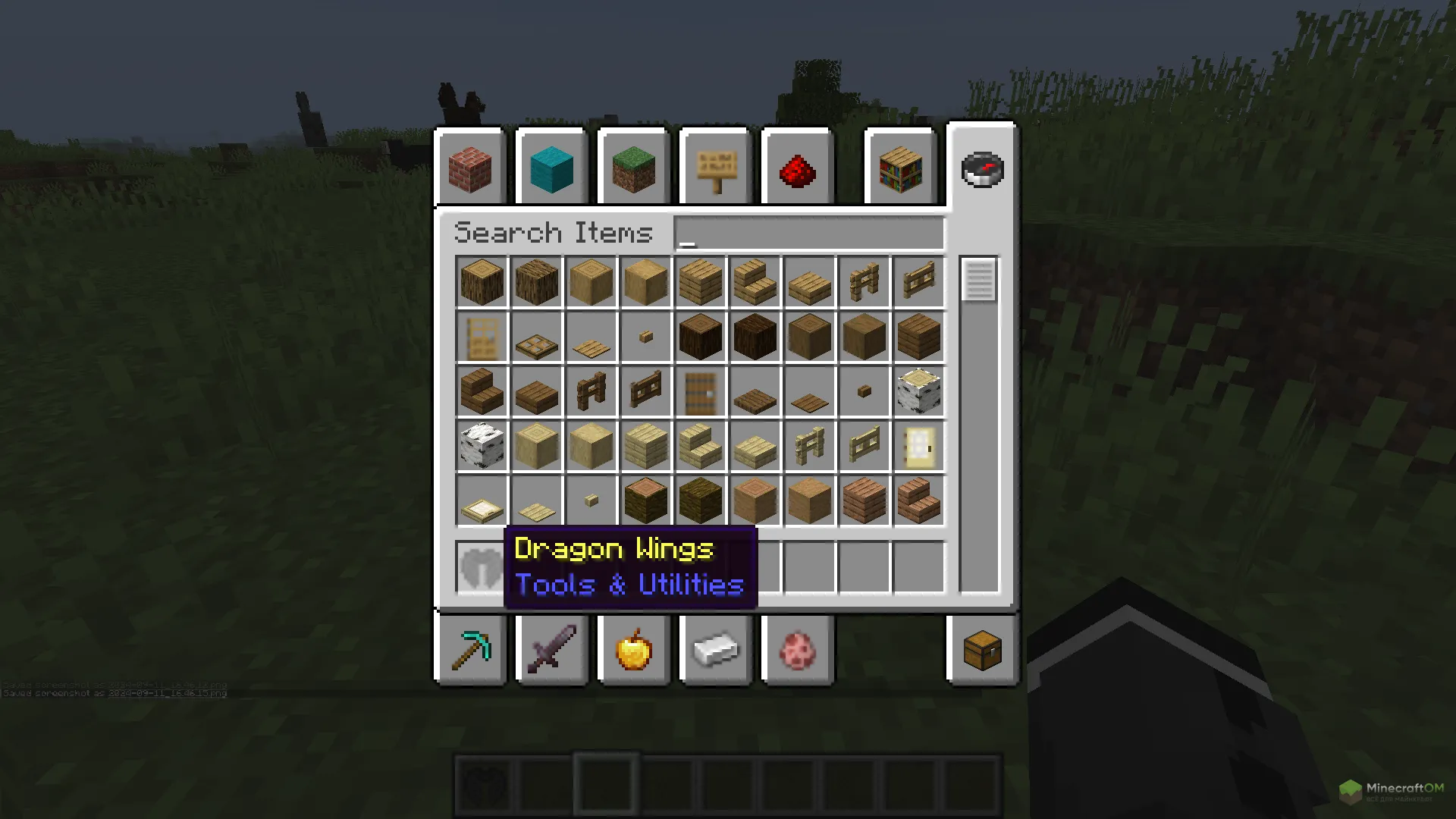This screenshot has width=1456, height=819.
Task: Switch to the Food and Drinks tab
Action: pos(634,651)
